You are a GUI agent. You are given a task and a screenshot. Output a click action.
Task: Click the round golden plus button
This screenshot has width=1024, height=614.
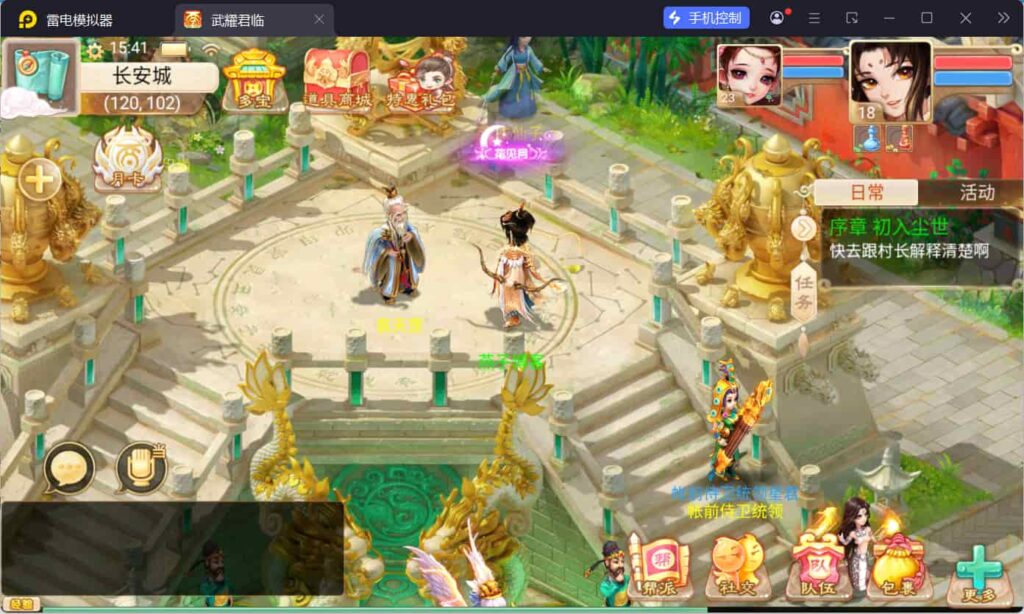[40, 180]
